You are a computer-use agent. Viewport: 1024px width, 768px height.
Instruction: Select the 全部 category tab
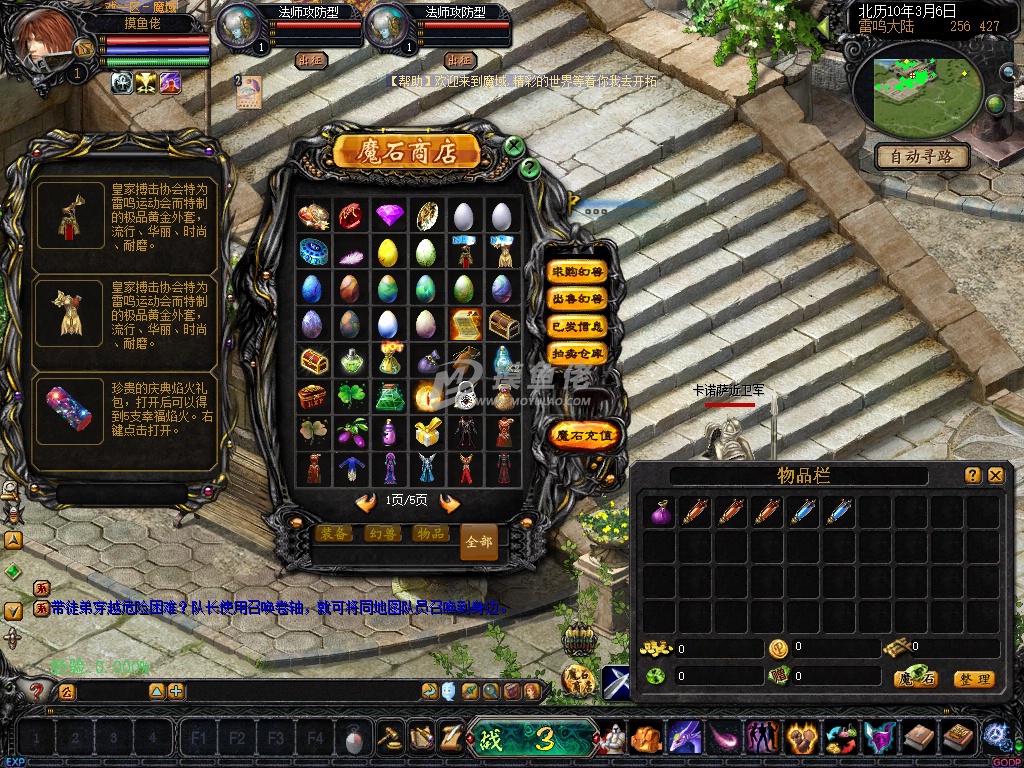[x=479, y=542]
